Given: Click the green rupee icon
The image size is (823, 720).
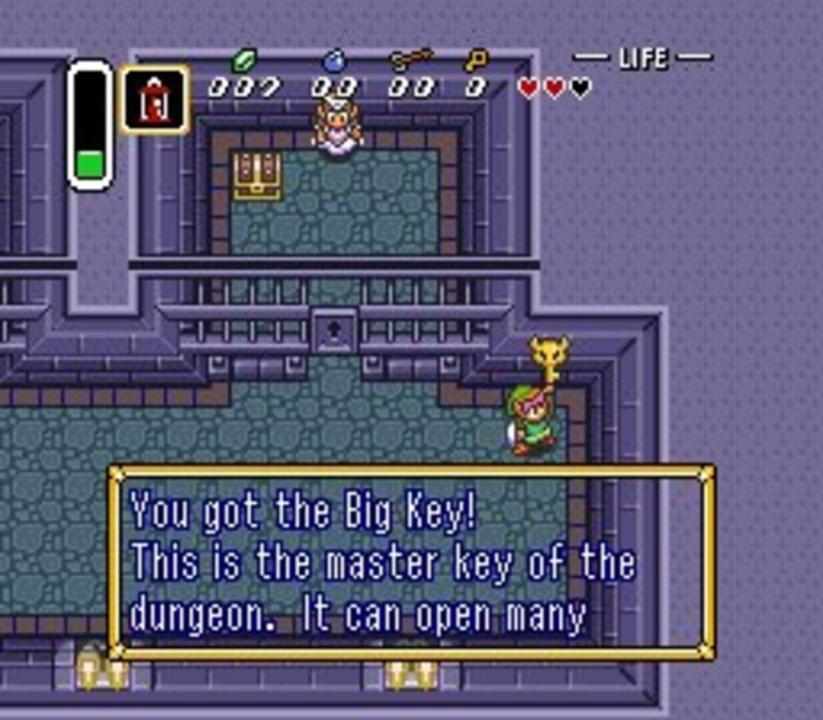Looking at the screenshot, I should coord(243,62).
